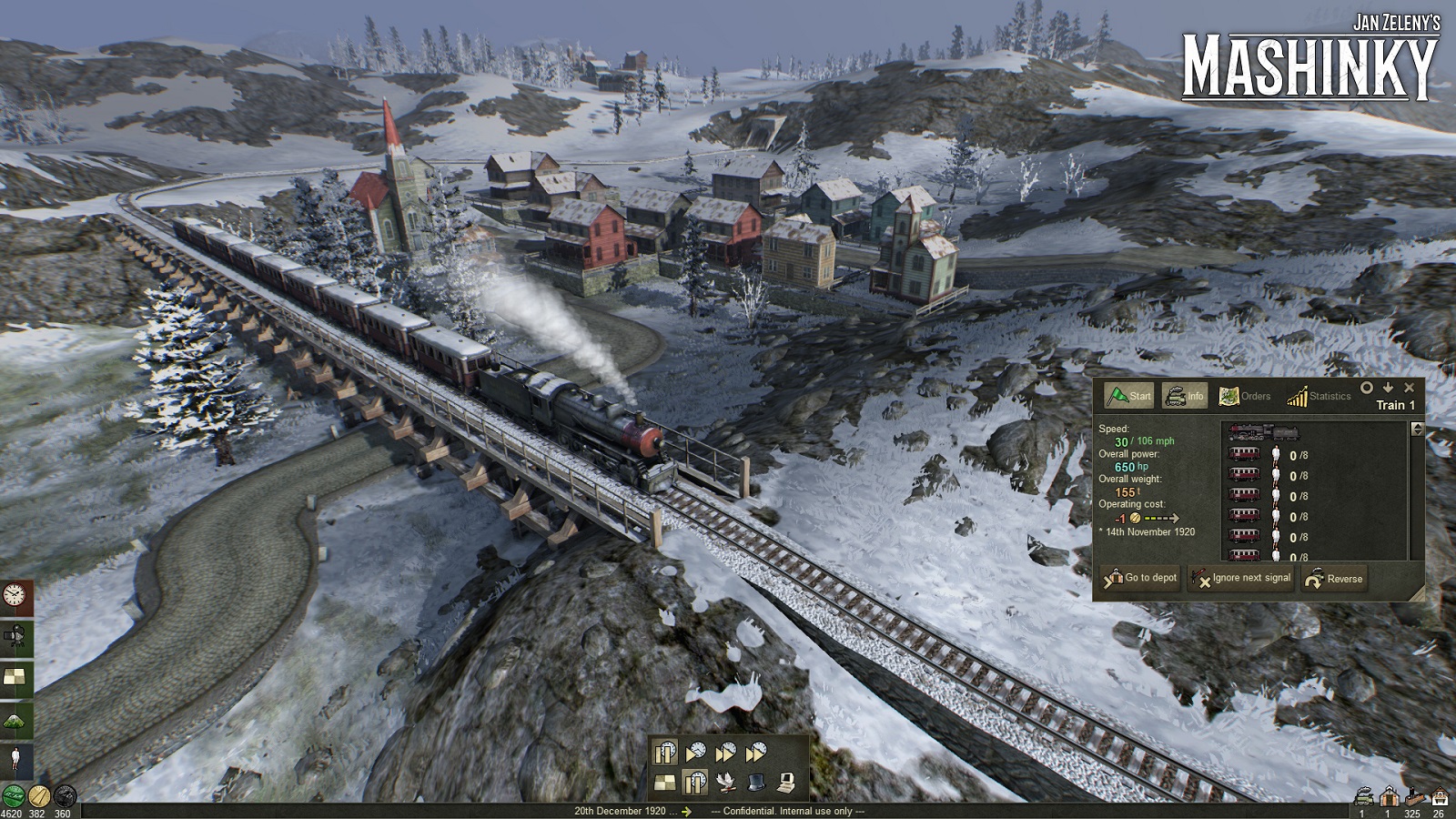Click the clock icon in left sidebar
Screen dimensions: 1456x819
coord(15,595)
